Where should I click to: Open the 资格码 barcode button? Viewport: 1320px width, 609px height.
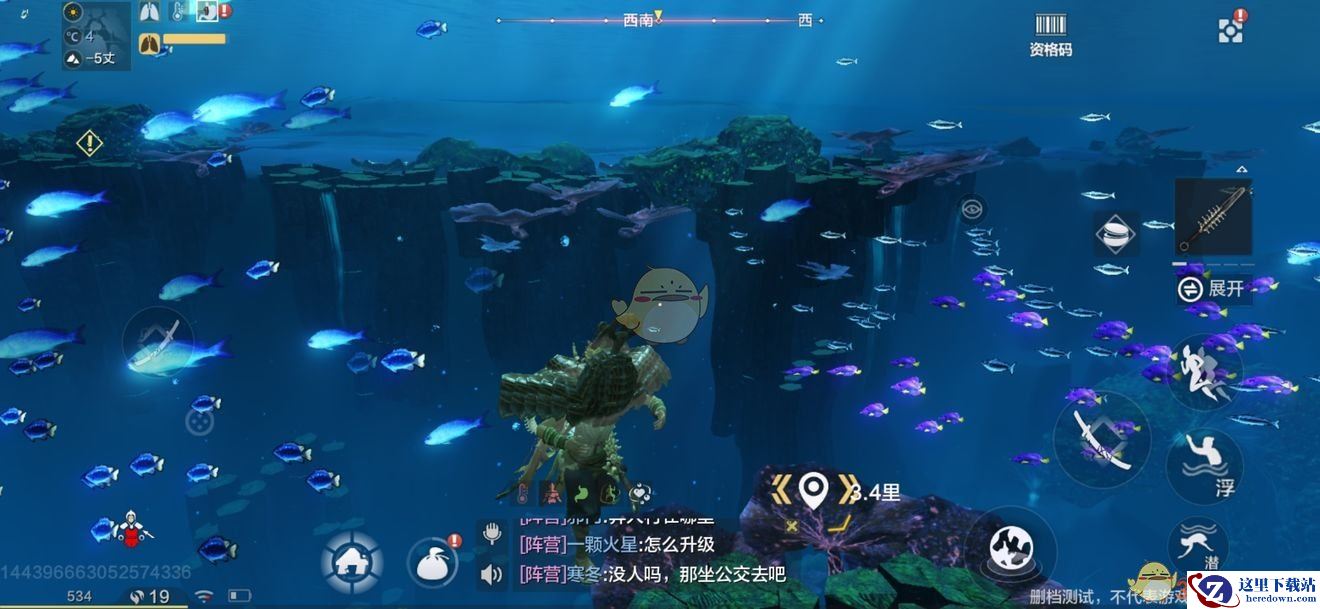coord(1050,34)
